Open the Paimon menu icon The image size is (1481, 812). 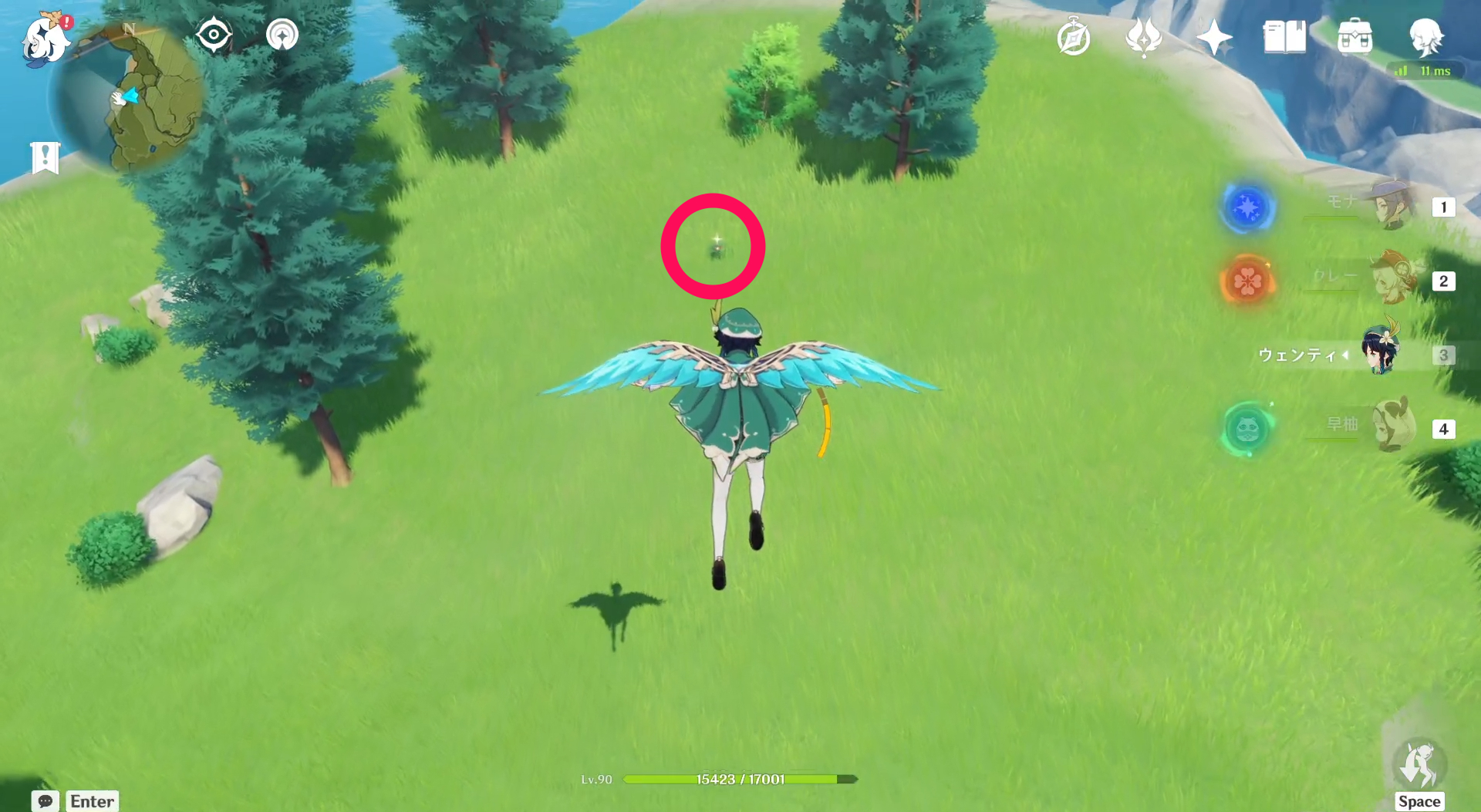coord(44,40)
